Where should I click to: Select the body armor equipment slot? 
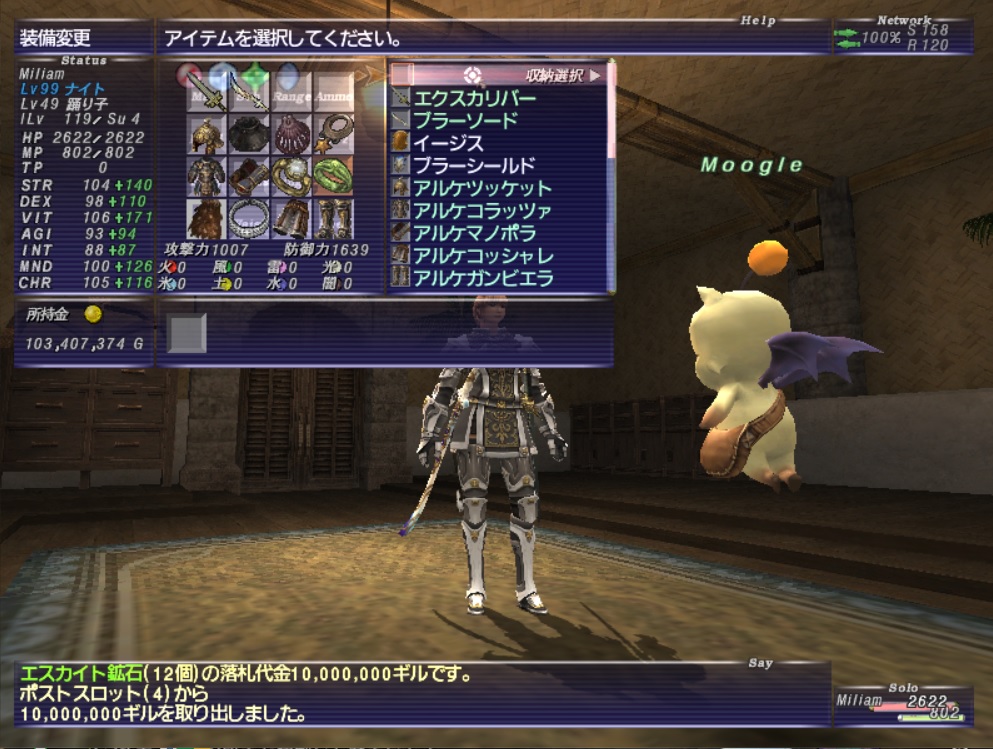206,177
